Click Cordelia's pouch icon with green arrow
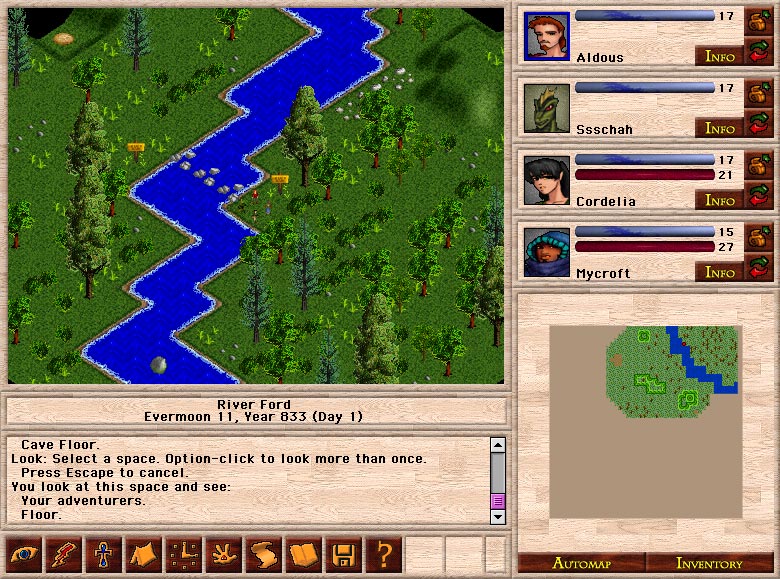Viewport: 780px width, 579px height. (x=758, y=164)
